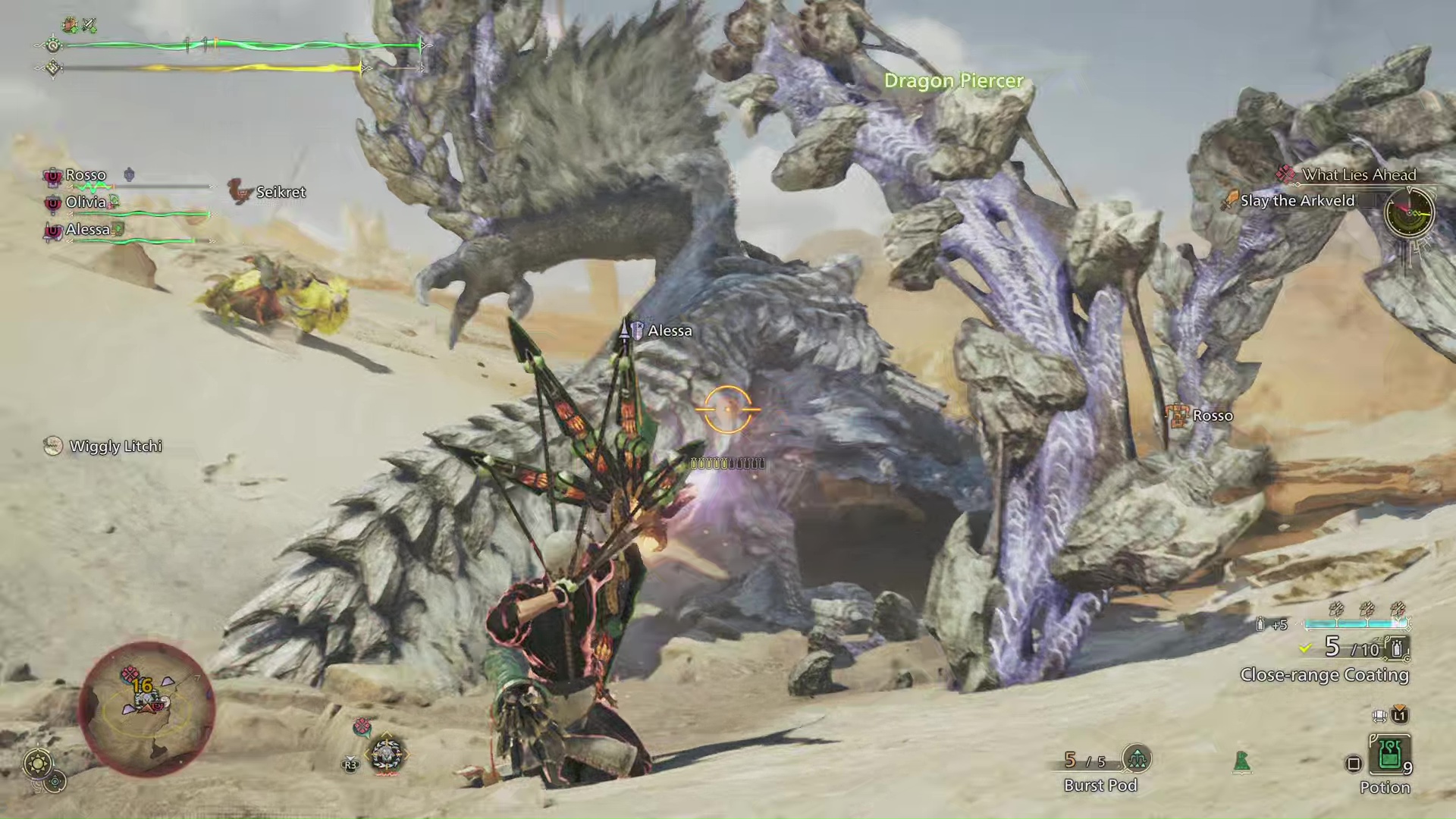
Task: Click the sun time-of-day icon
Action: pyautogui.click(x=38, y=763)
